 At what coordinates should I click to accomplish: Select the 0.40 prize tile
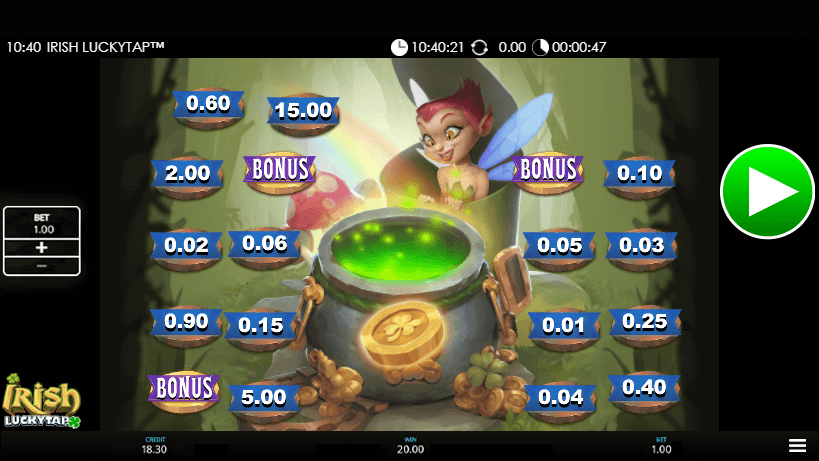[x=643, y=388]
